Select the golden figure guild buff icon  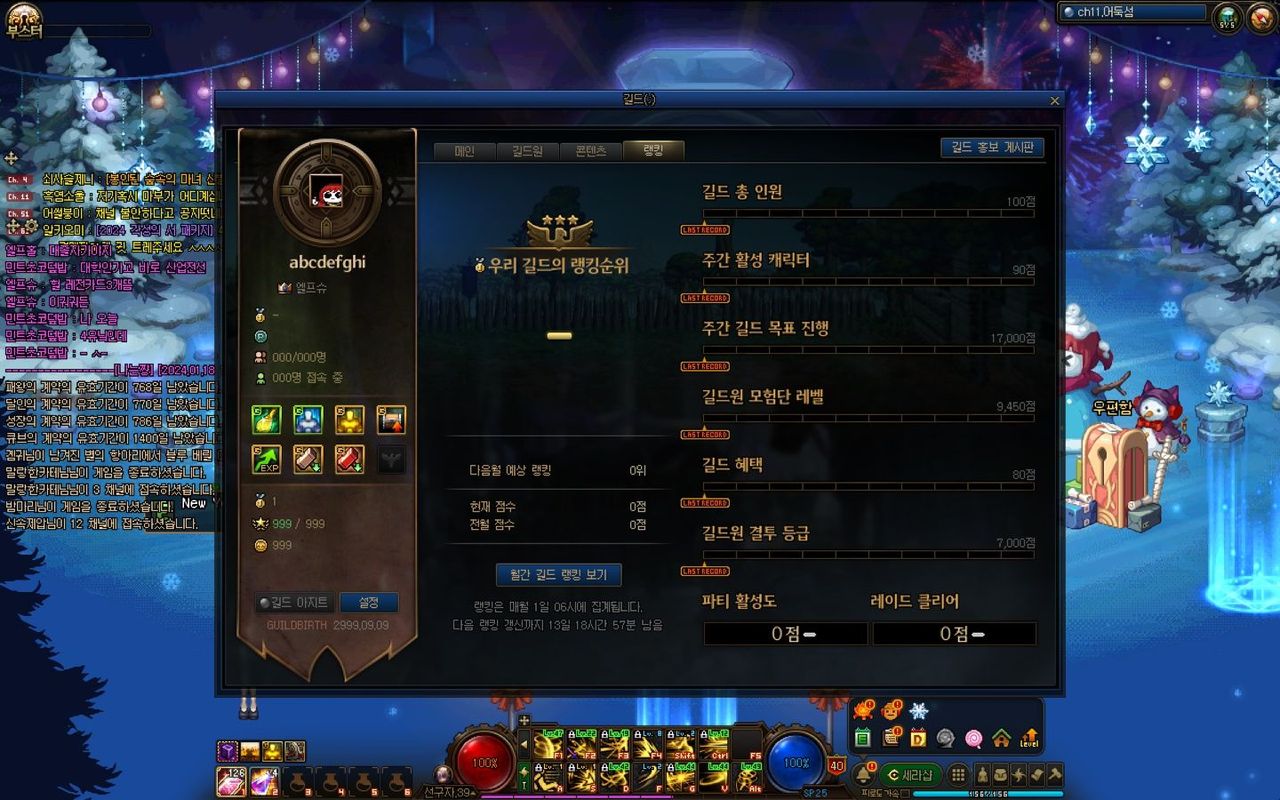349,420
